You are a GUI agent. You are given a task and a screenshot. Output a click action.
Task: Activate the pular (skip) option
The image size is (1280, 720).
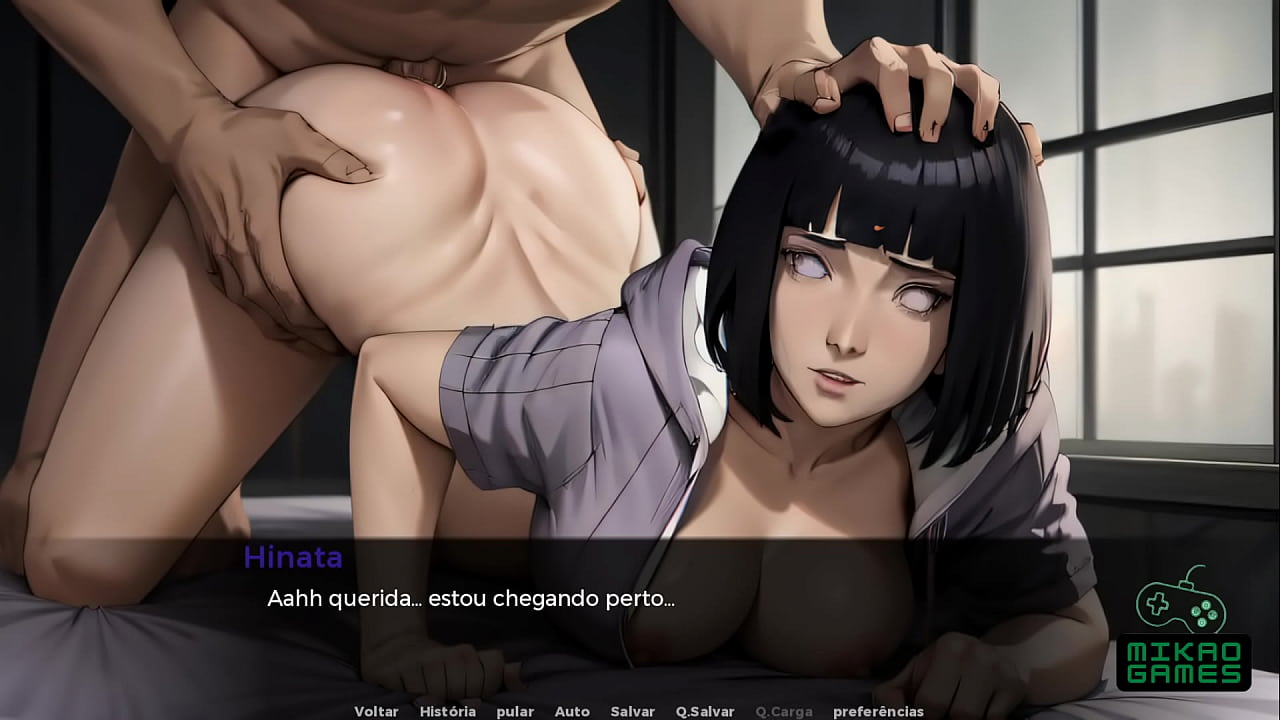(514, 711)
